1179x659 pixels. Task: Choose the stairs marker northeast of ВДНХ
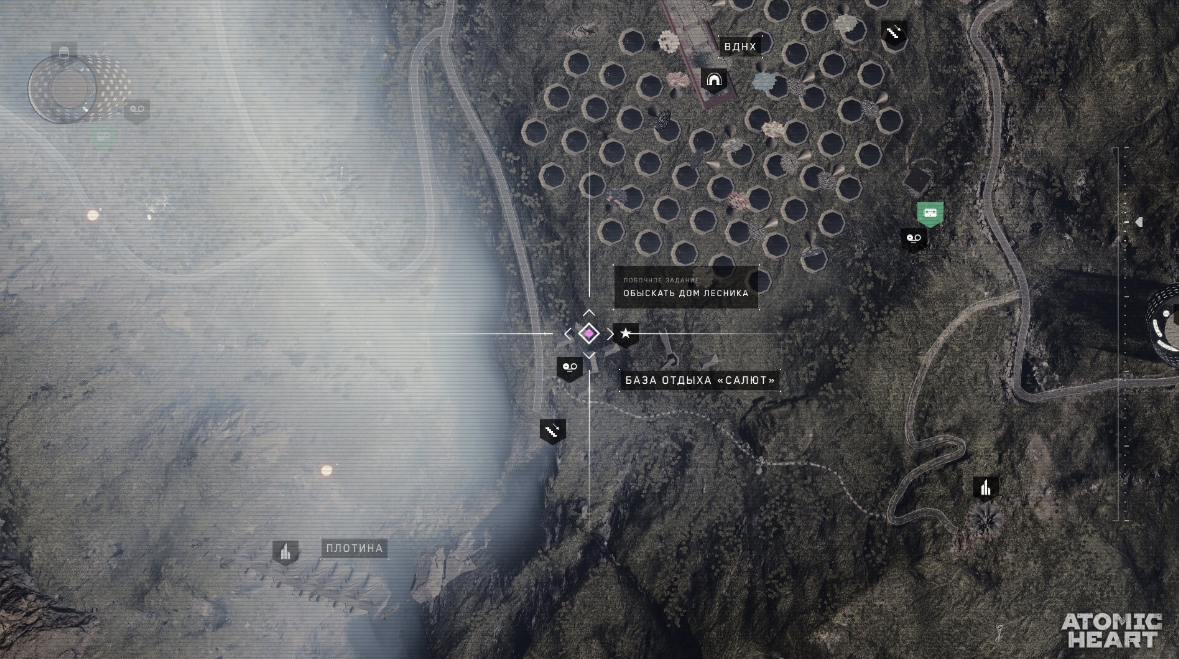(894, 33)
